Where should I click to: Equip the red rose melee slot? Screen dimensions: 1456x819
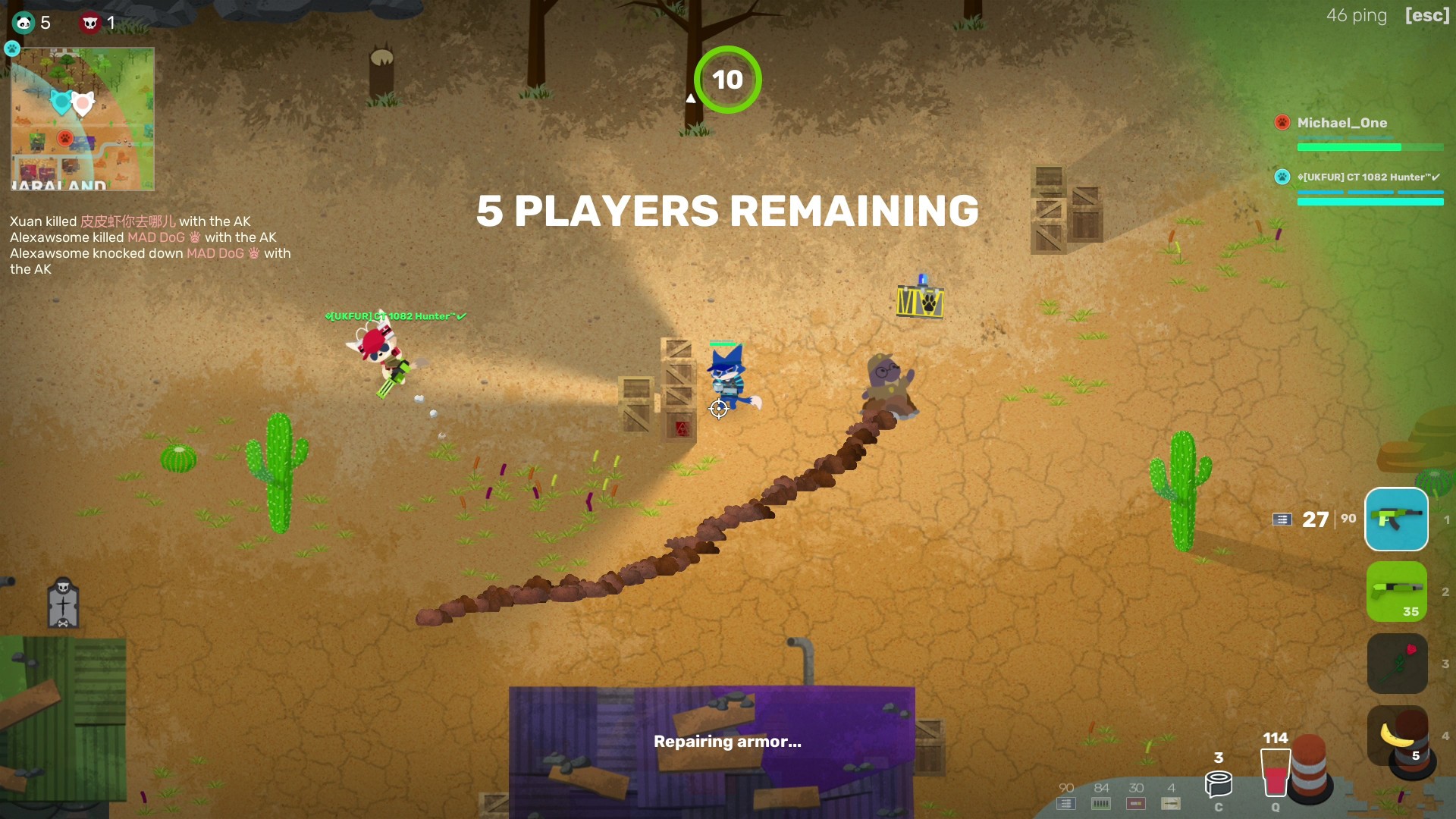(1397, 664)
